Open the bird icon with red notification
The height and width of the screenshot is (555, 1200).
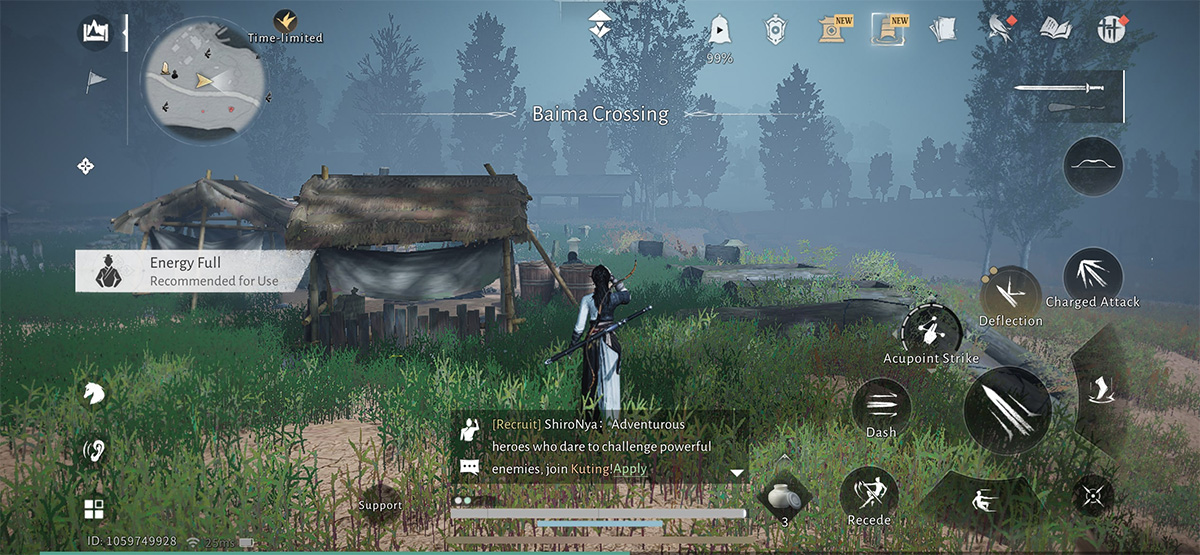coord(1001,29)
